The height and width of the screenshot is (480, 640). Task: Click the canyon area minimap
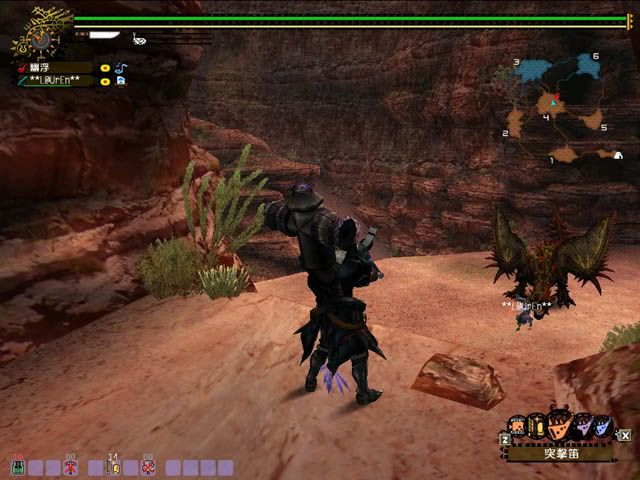(558, 108)
